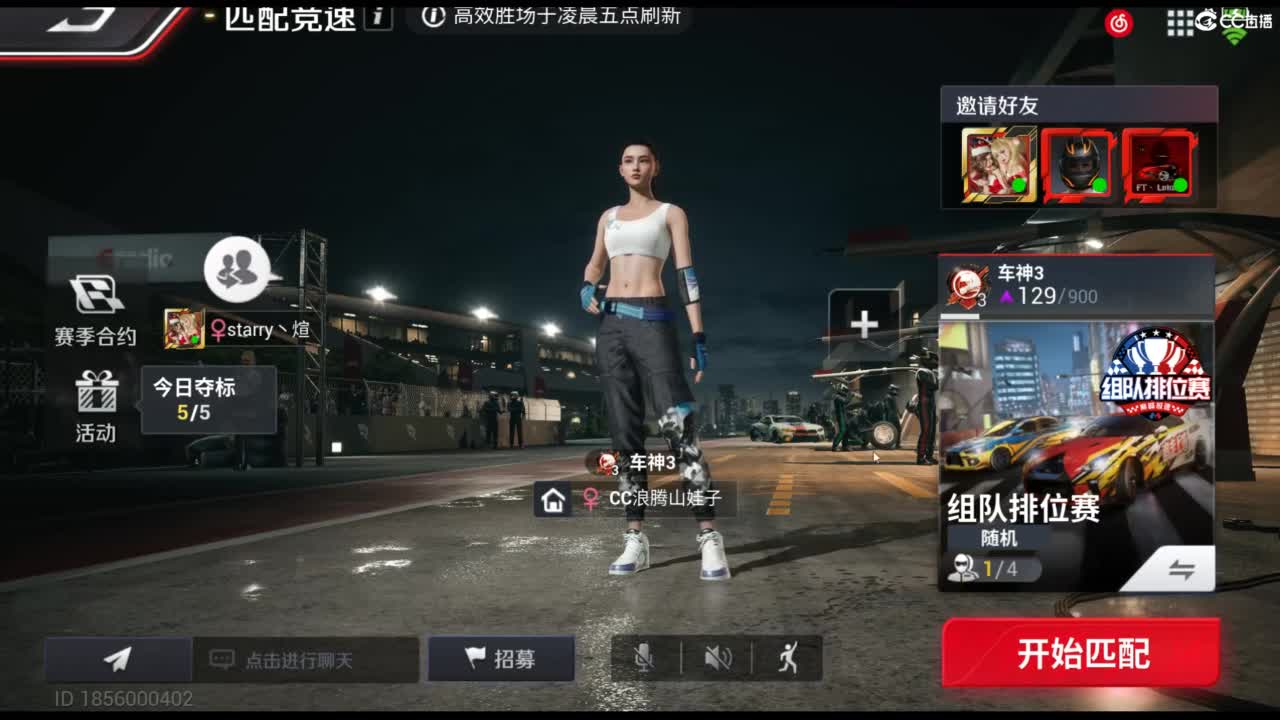
Task: Switch to the 匹配竞速 mode tab
Action: tap(291, 17)
